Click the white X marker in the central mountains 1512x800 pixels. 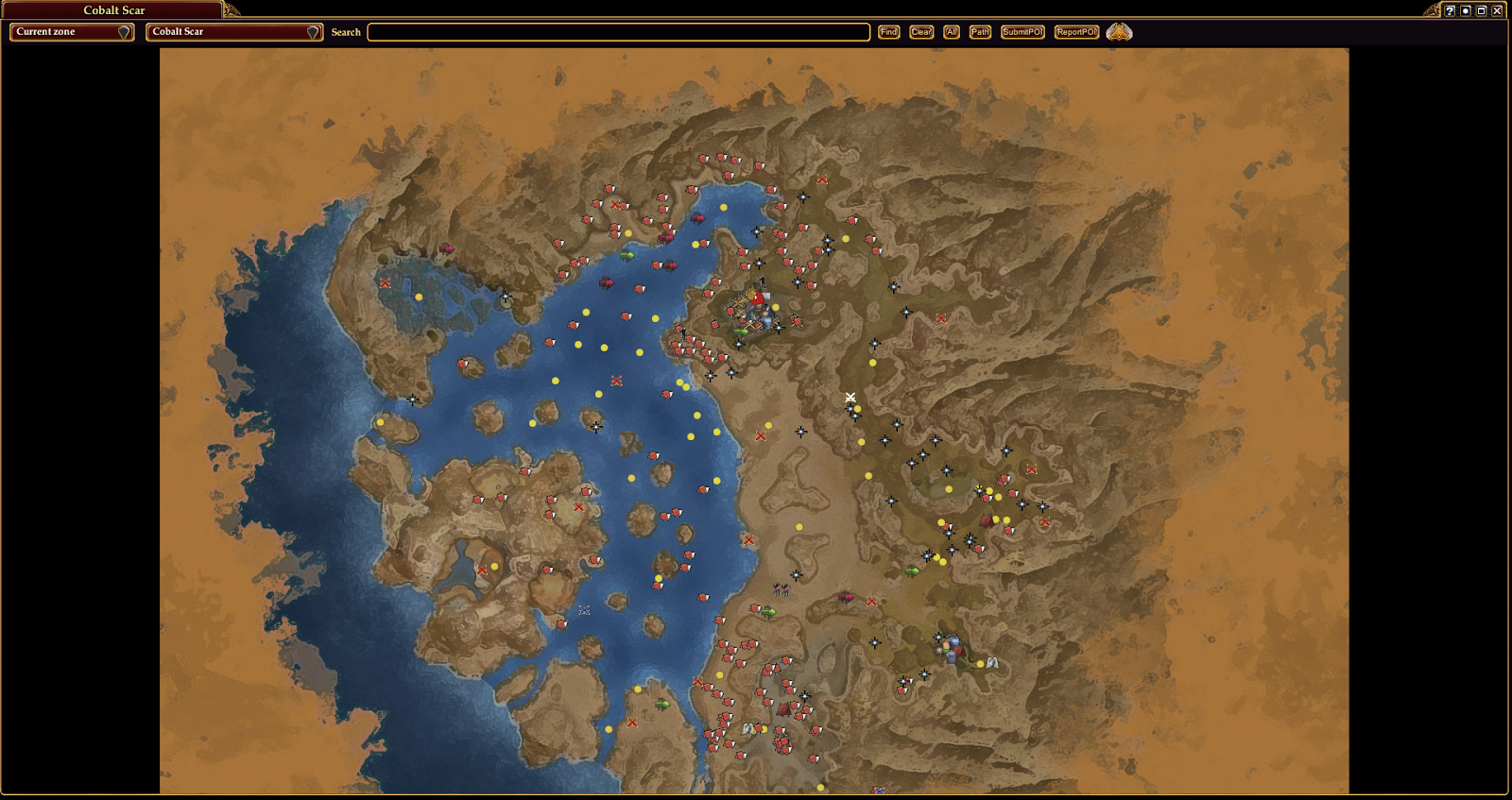coord(850,397)
